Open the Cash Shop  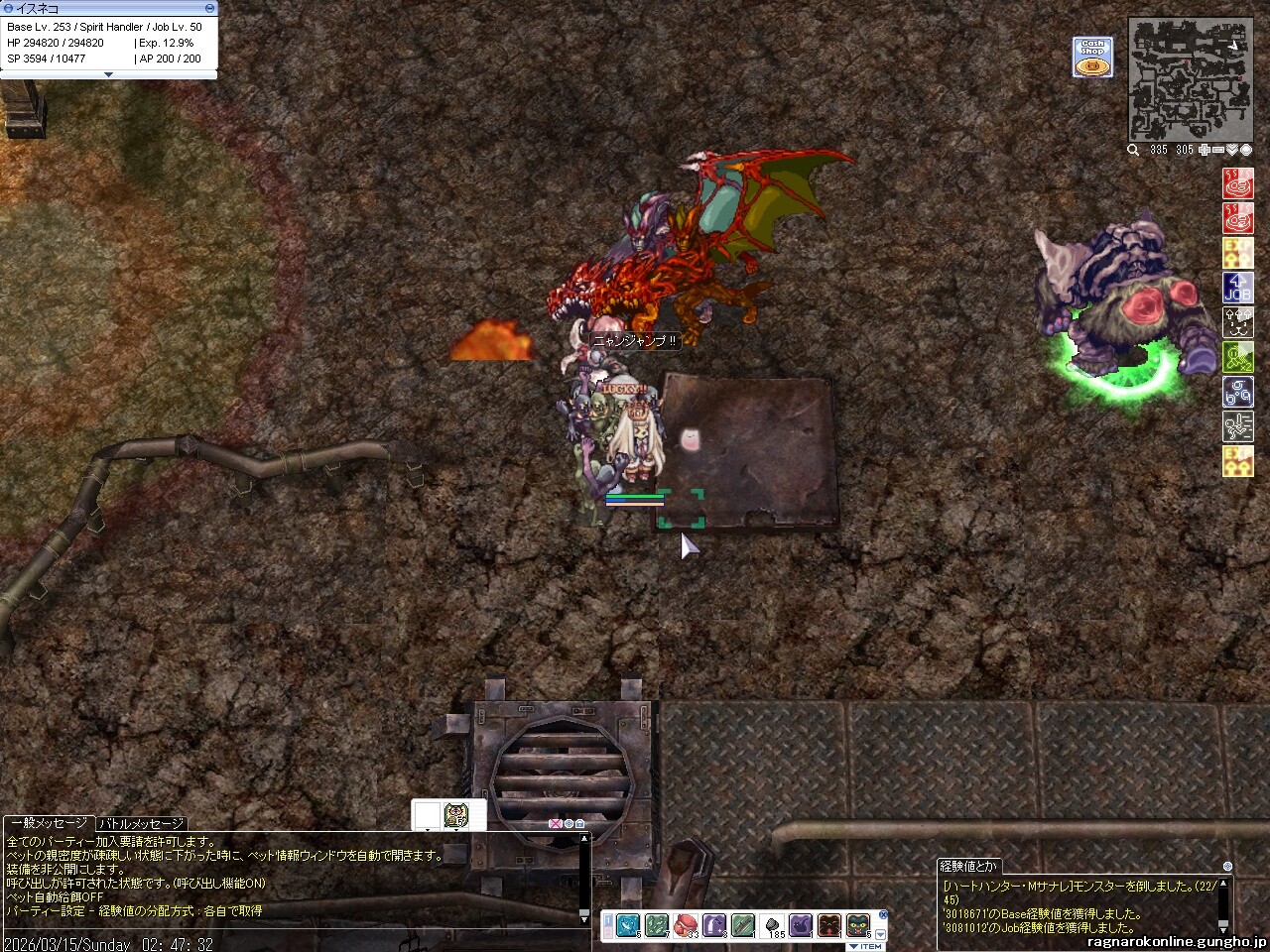click(1092, 57)
